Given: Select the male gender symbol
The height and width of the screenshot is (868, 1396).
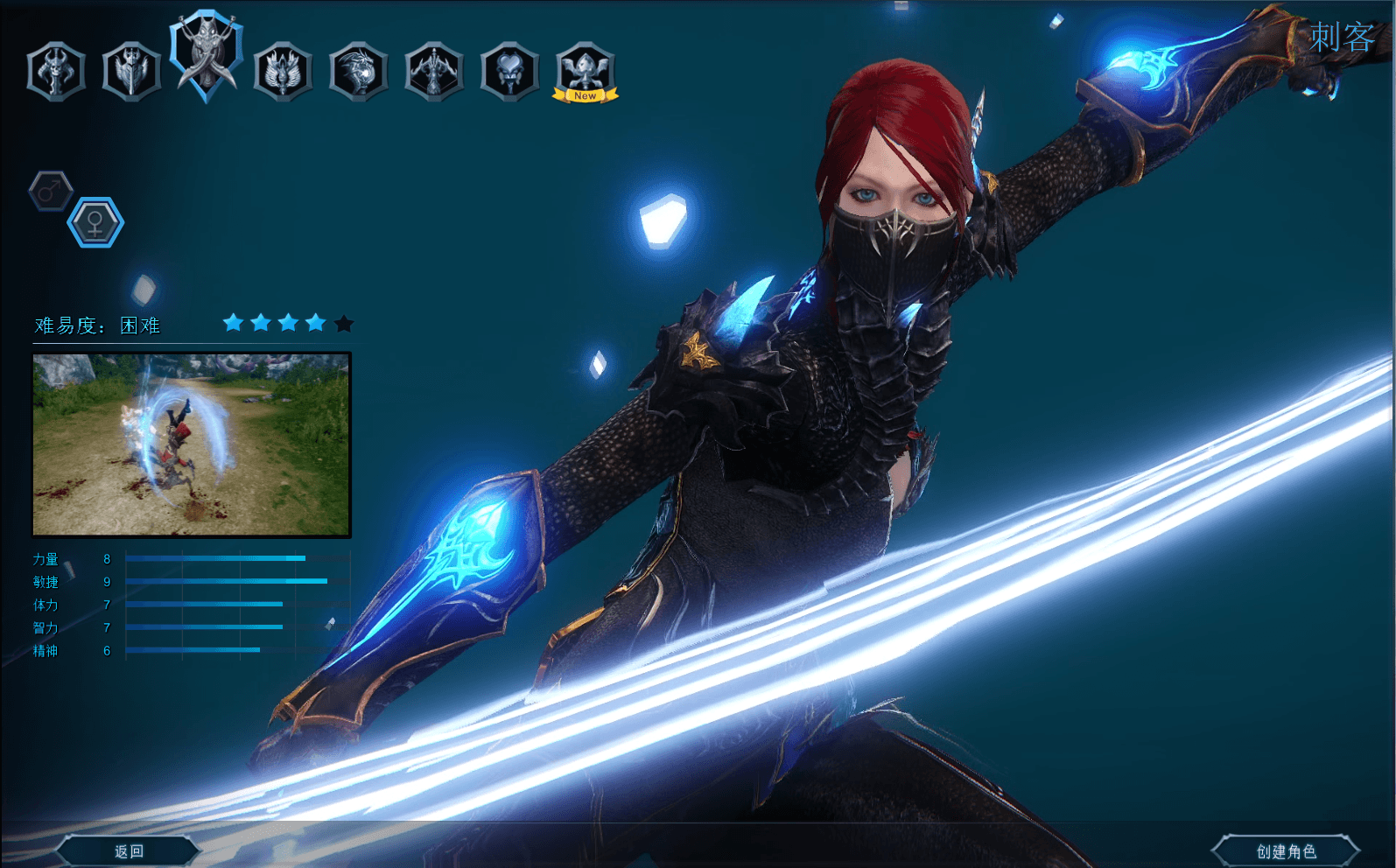Looking at the screenshot, I should [49, 191].
